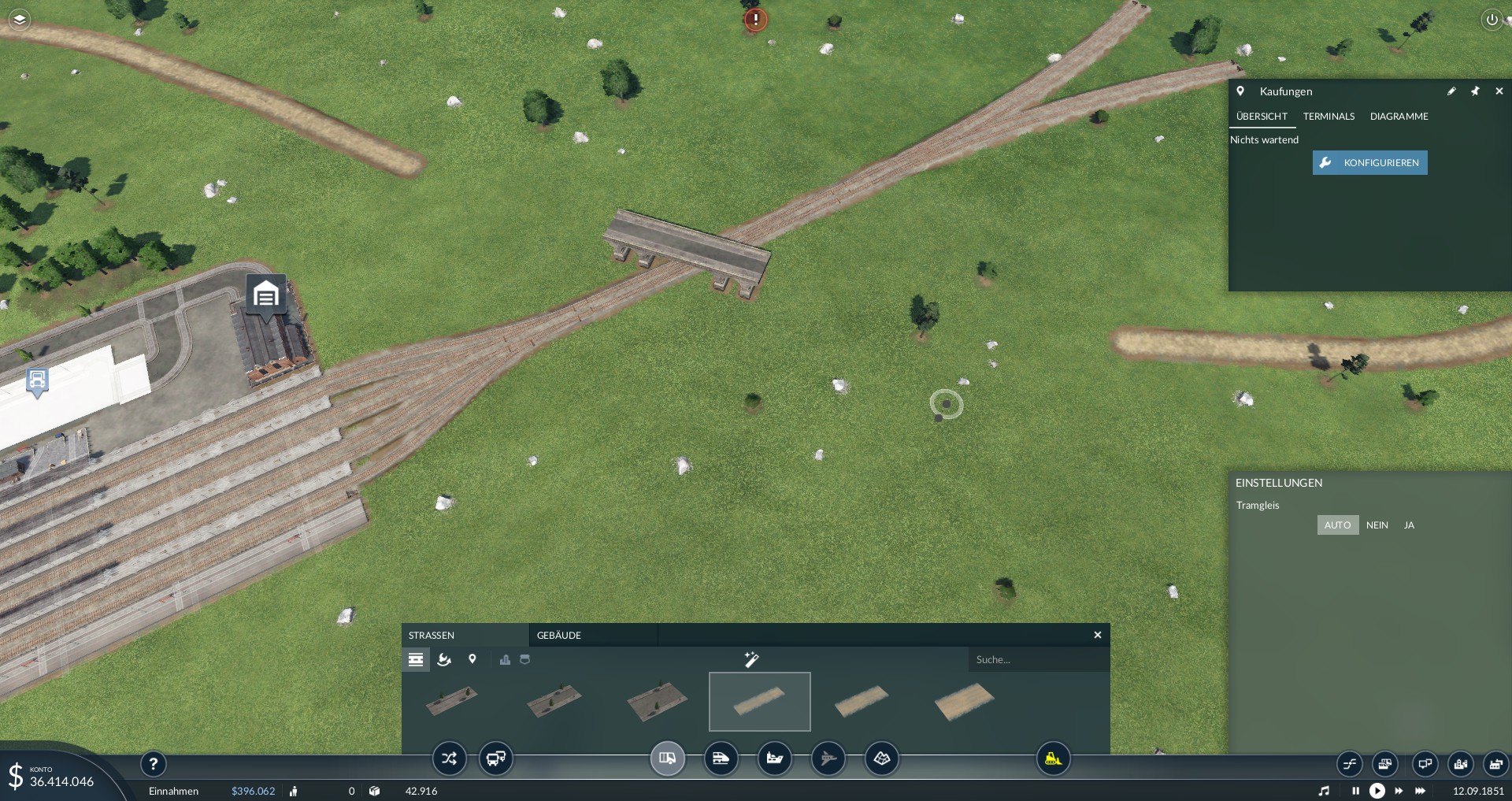Screen dimensions: 1512x801
Task: Switch to the Terminals tab
Action: pos(1329,117)
